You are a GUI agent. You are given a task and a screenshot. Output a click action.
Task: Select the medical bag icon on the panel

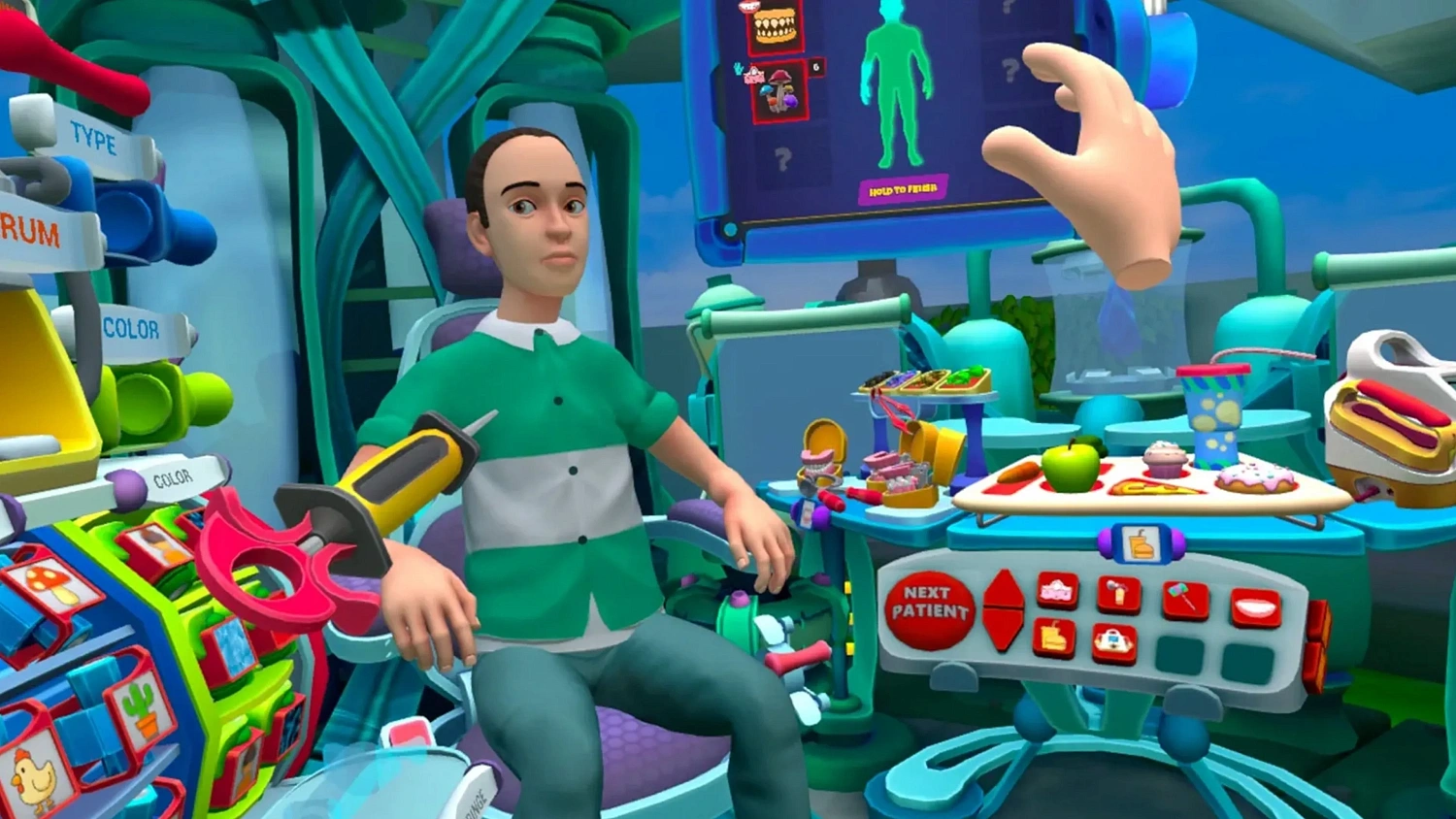pyautogui.click(x=1114, y=640)
